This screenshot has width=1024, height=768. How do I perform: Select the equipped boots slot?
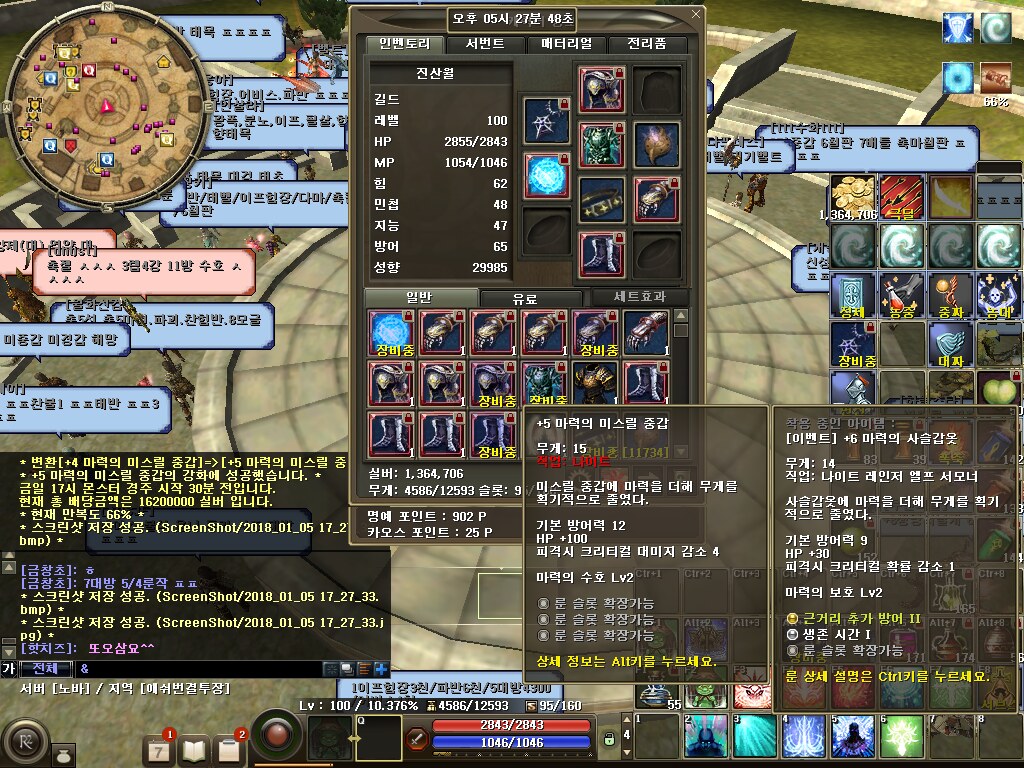[601, 253]
